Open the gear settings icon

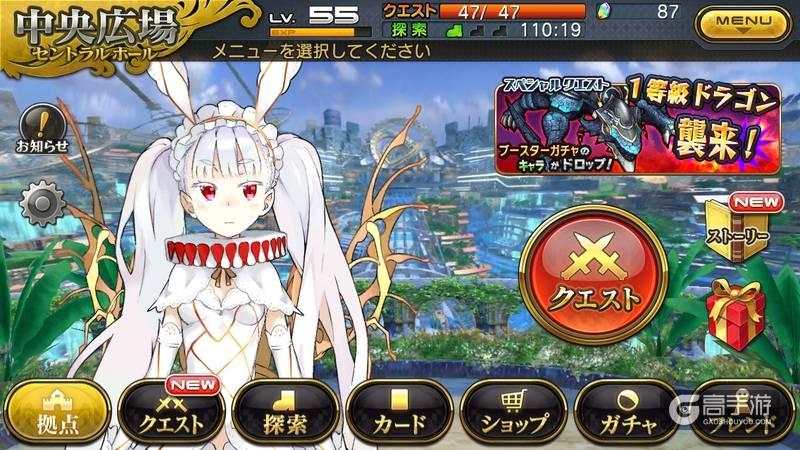pyautogui.click(x=42, y=204)
